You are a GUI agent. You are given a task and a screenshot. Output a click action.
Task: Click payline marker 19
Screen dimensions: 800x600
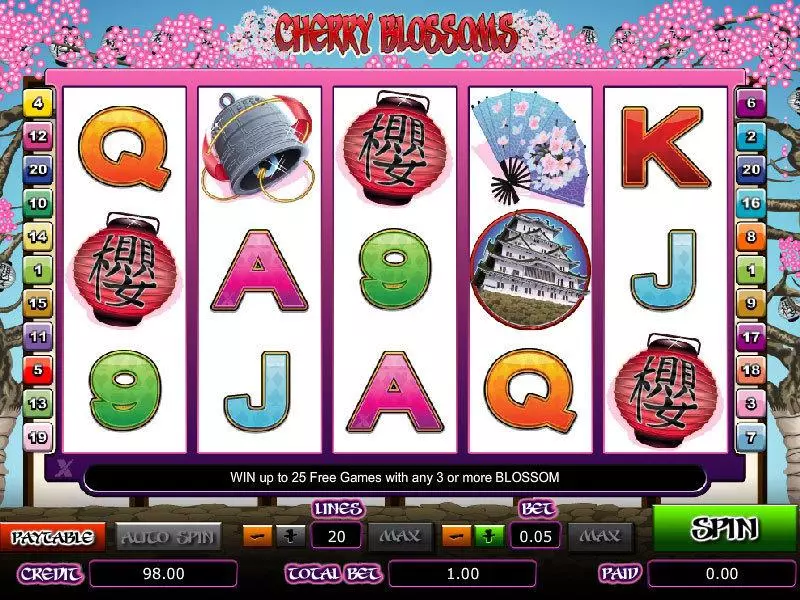[x=38, y=438]
